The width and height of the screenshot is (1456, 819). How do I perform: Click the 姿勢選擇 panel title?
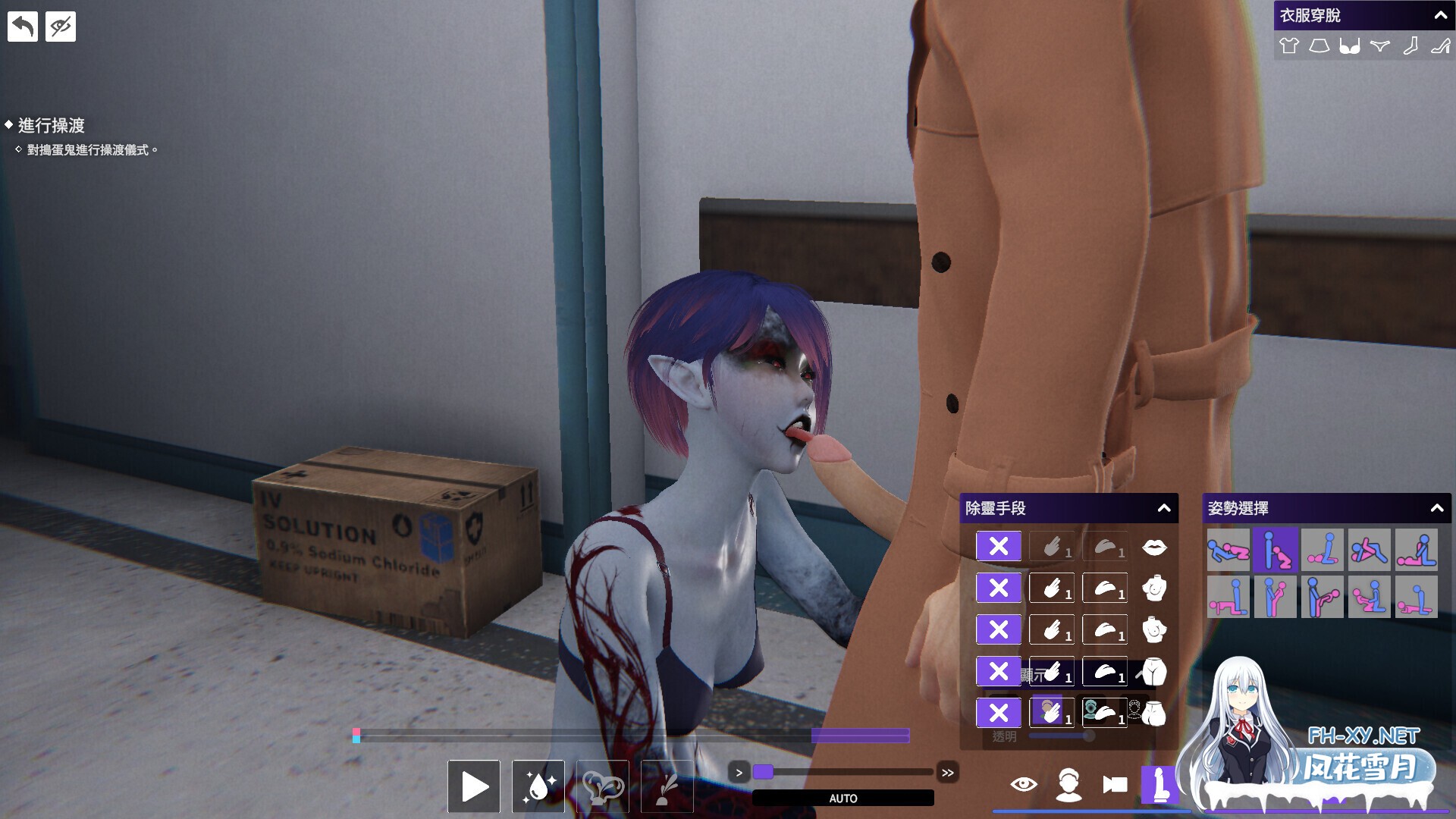pyautogui.click(x=1240, y=509)
